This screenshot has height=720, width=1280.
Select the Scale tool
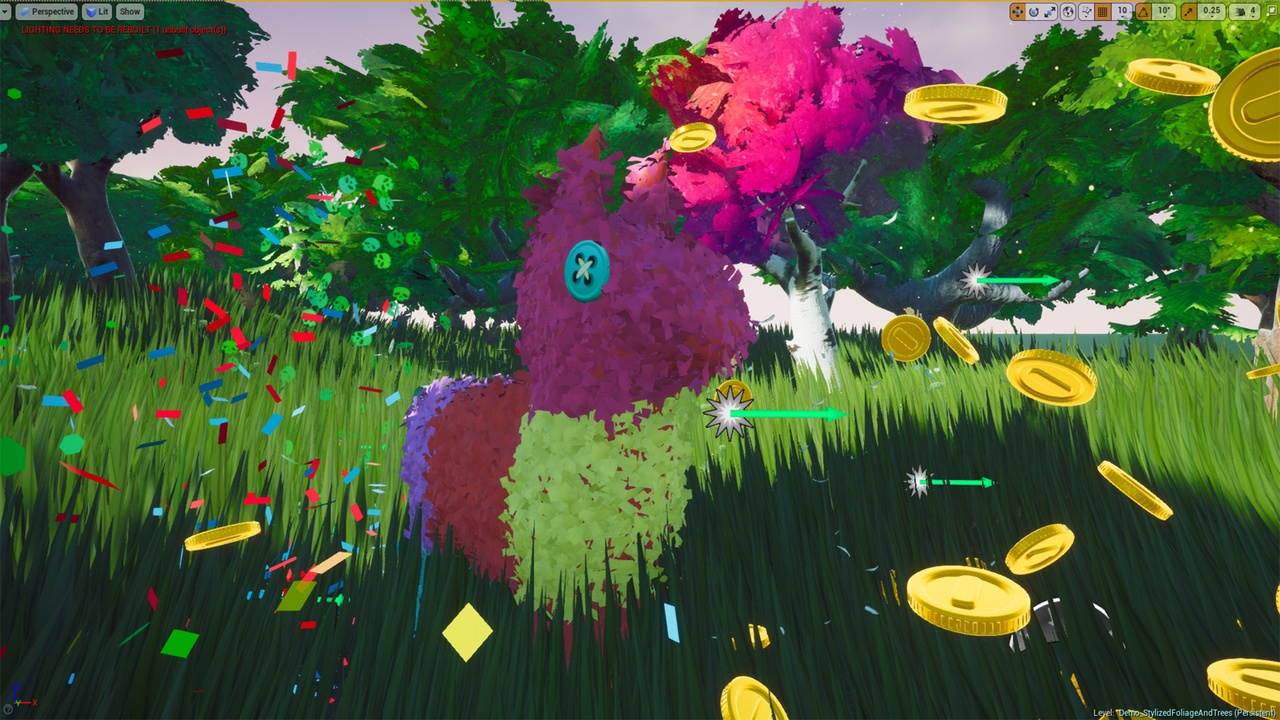pos(1050,11)
